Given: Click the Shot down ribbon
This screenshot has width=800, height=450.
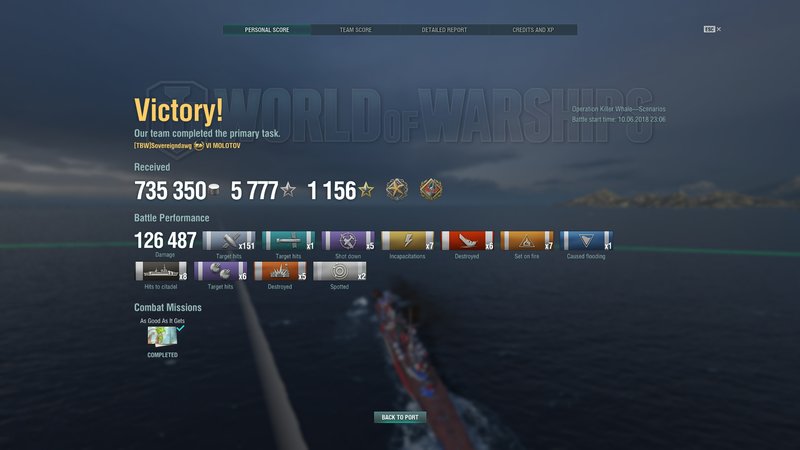Looking at the screenshot, I should coord(348,241).
